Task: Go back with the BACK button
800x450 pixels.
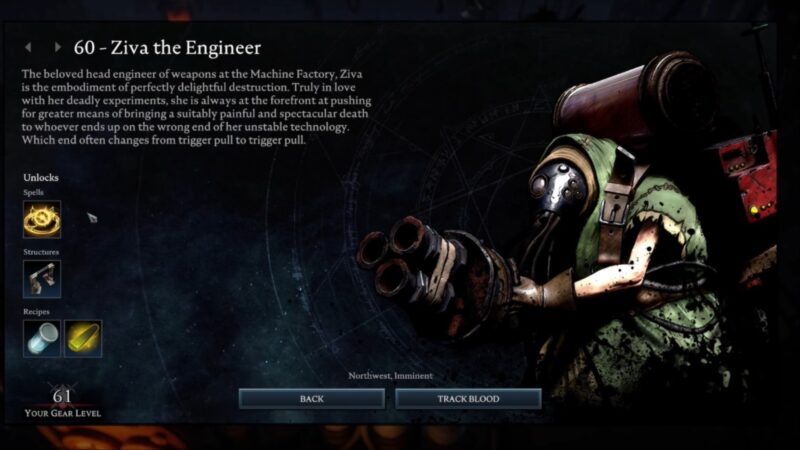Action: [311, 399]
